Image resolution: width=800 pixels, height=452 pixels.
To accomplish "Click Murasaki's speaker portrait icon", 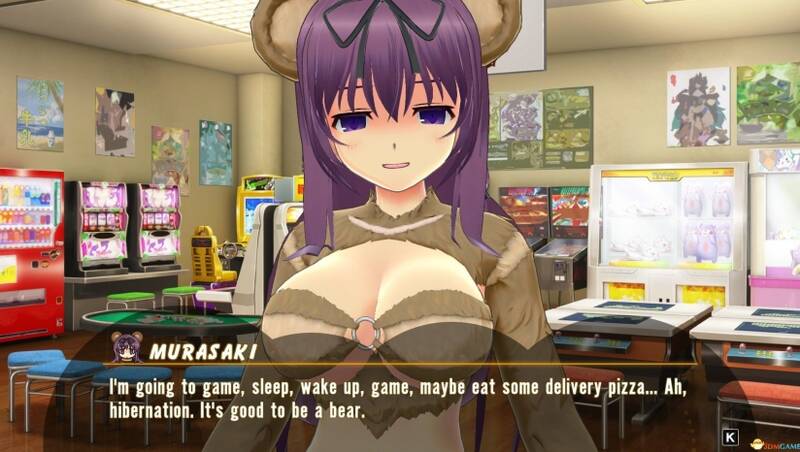I will click(x=126, y=347).
